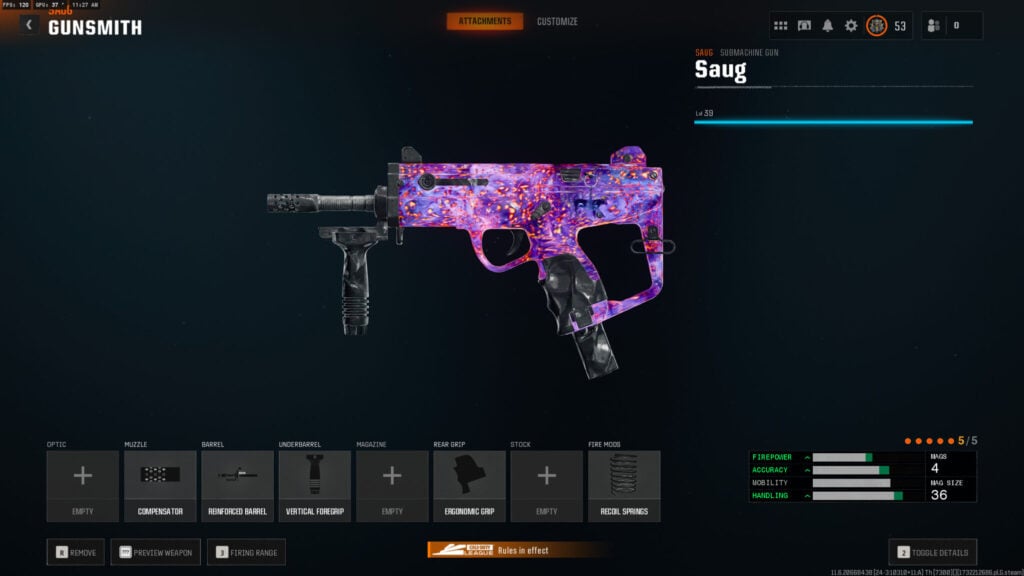Image resolution: width=1024 pixels, height=576 pixels.
Task: Pick the Ergonomic Grip rear grip slot
Action: [x=469, y=485]
